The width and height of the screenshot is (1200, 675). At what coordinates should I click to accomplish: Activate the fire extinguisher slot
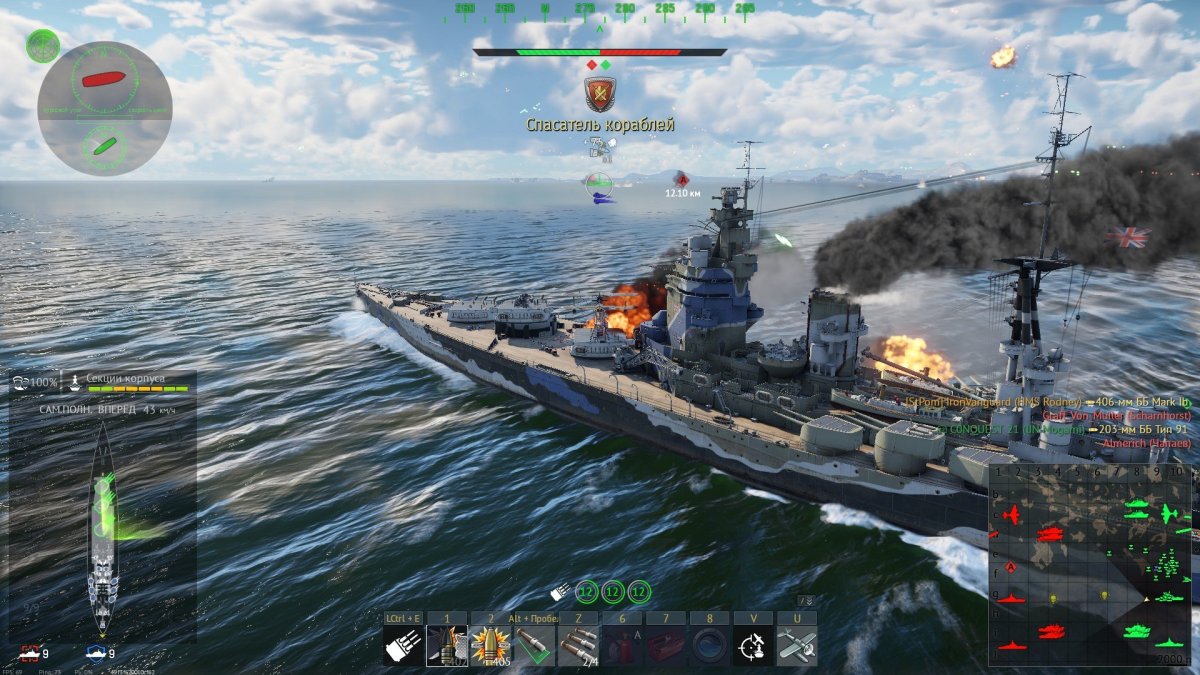[621, 646]
